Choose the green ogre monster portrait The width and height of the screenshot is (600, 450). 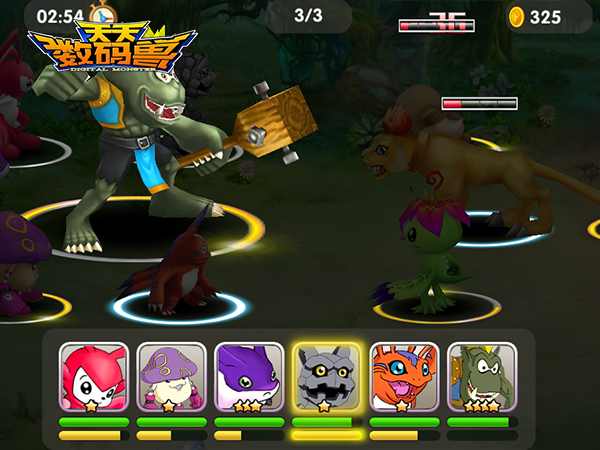point(482,378)
